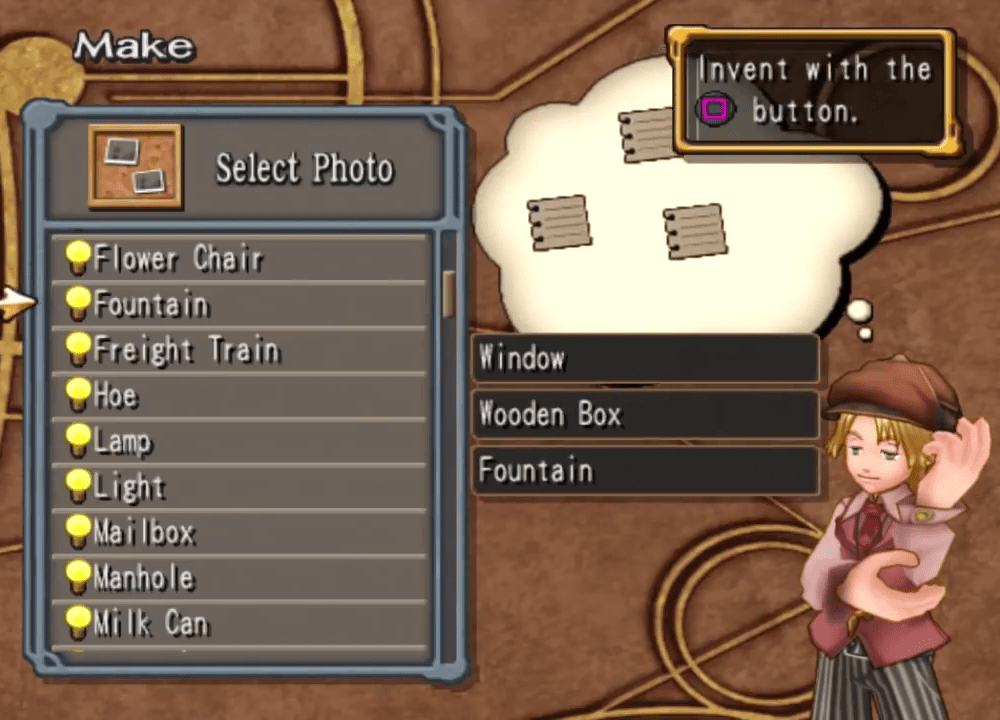Screen dimensions: 1000x720
Task: Select the Milk Can photo
Action: [240, 624]
